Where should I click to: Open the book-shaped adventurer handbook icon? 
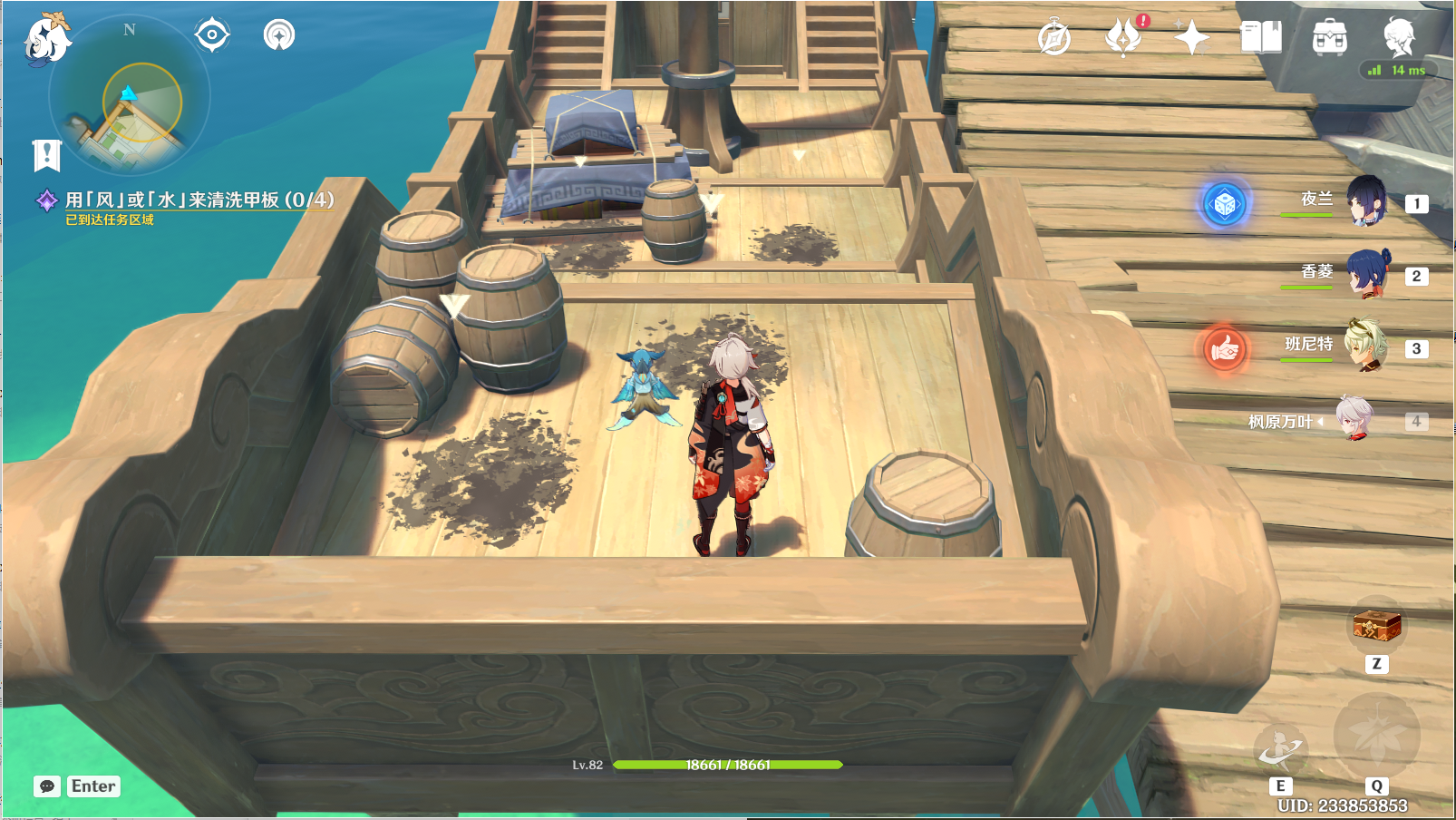tap(1260, 38)
